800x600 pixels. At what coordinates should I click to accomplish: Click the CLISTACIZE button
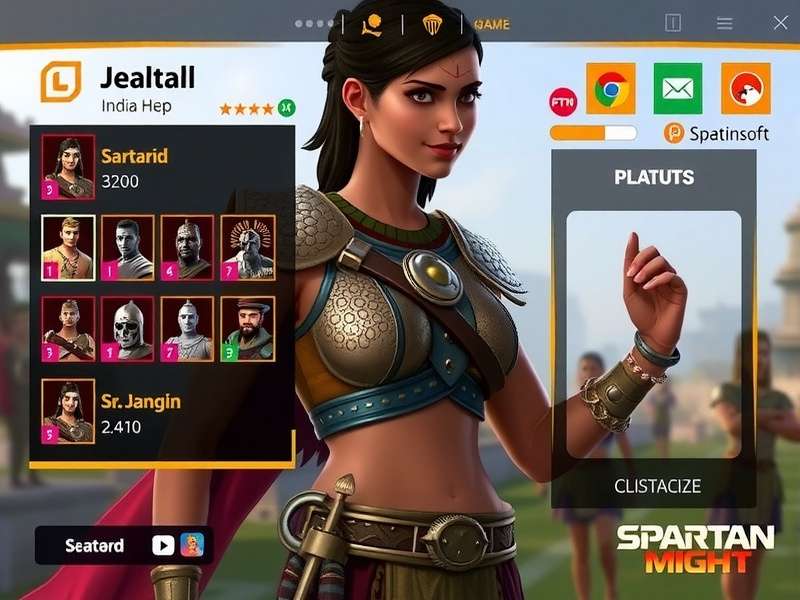pyautogui.click(x=657, y=487)
